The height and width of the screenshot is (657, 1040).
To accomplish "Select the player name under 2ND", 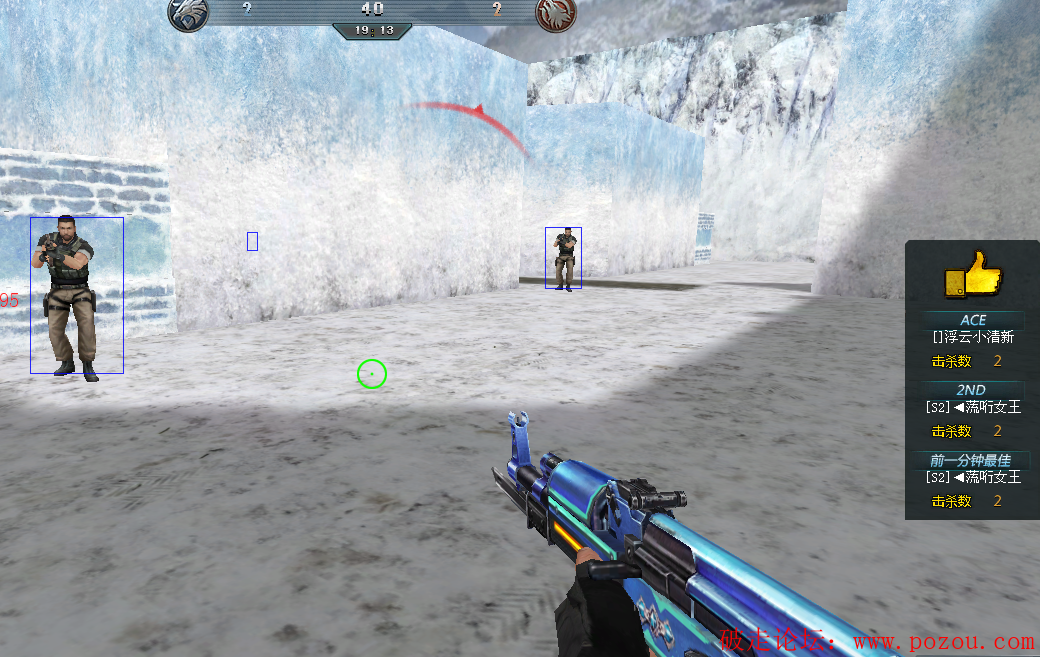I will click(x=973, y=407).
